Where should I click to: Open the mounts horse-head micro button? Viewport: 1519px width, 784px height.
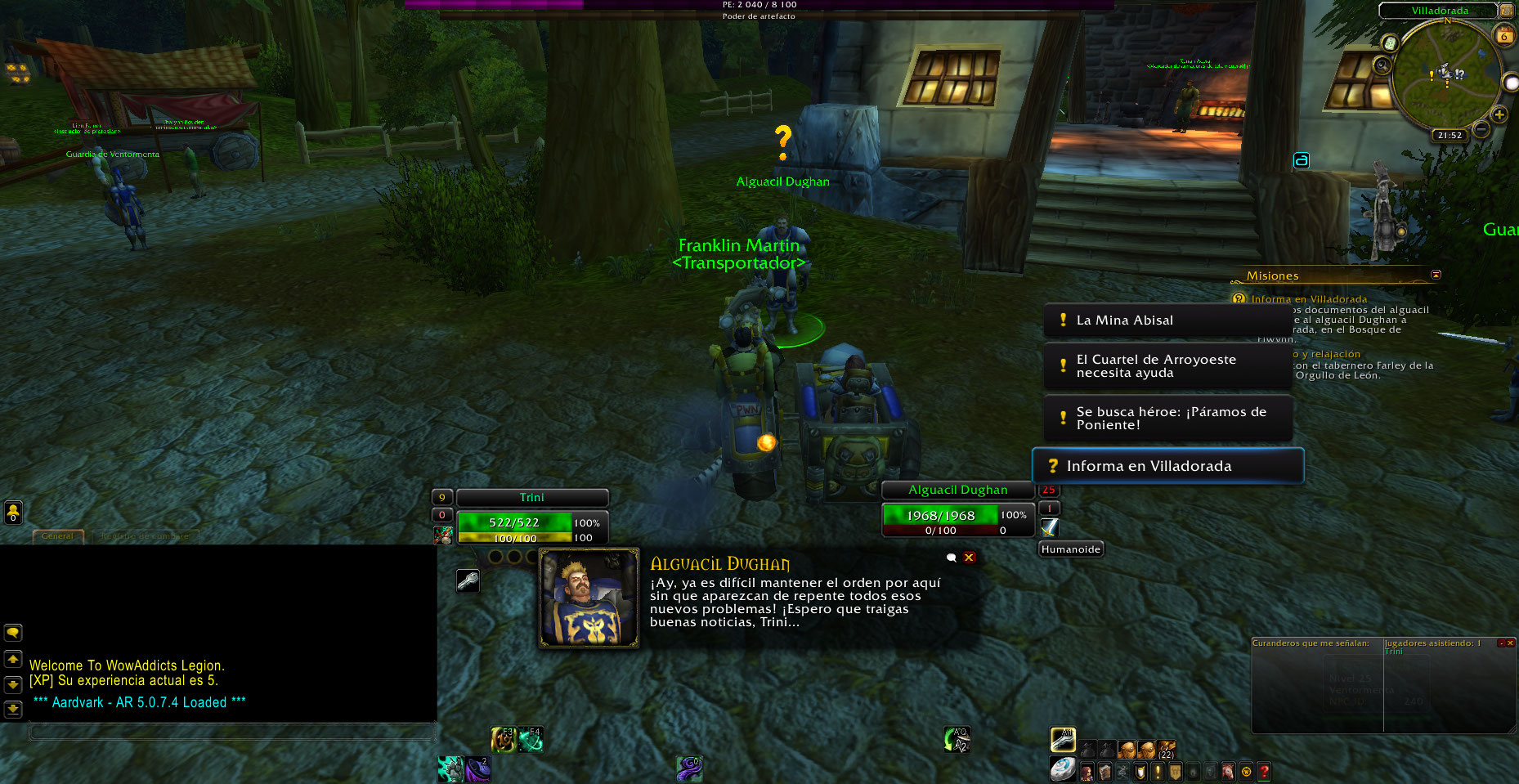pyautogui.click(x=1227, y=771)
